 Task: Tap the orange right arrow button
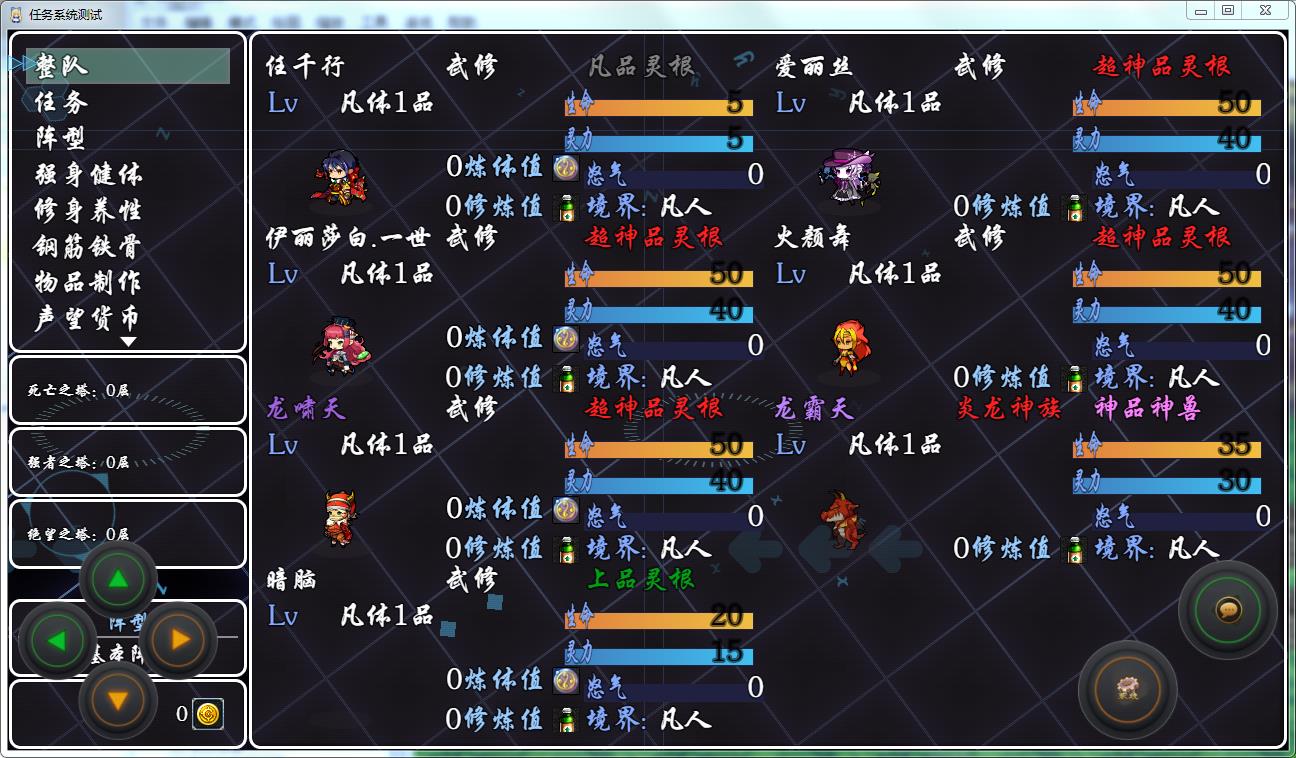180,640
